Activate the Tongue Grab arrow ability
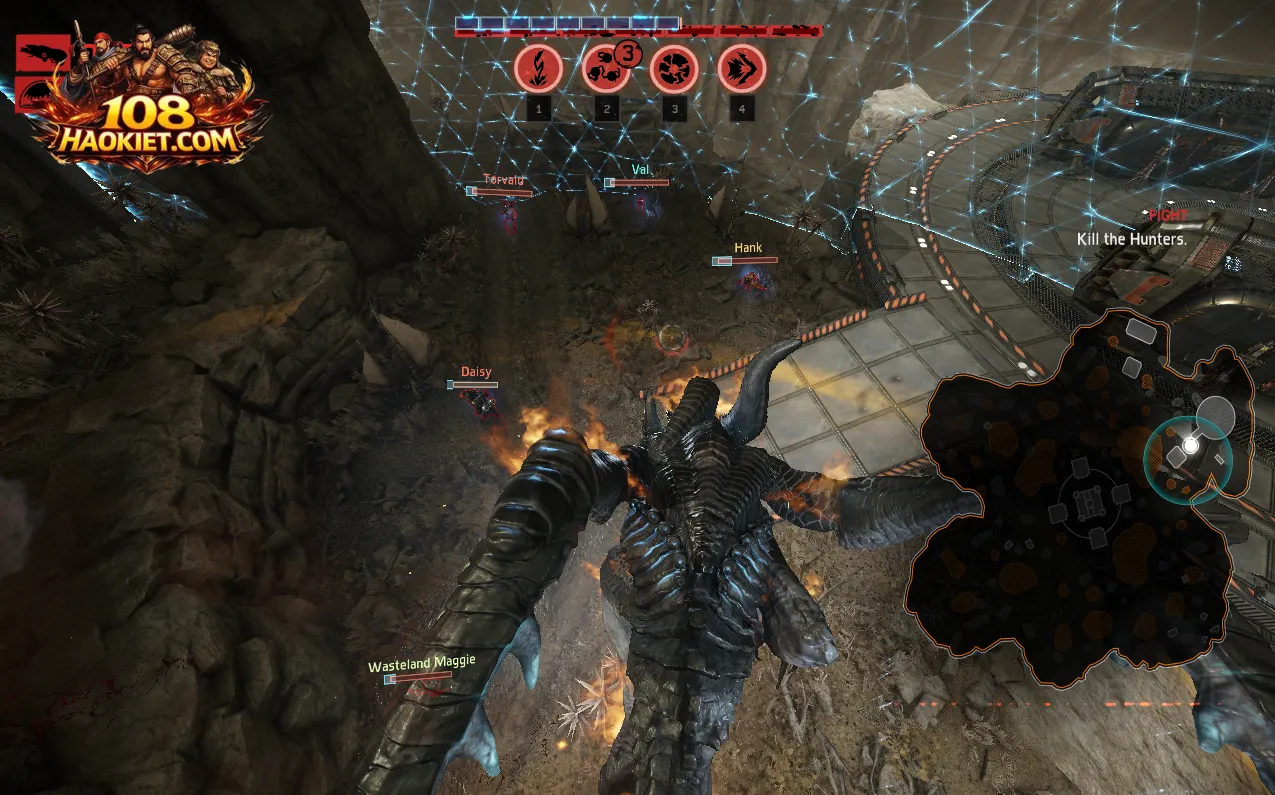Screen dimensions: 1275x795 point(741,69)
